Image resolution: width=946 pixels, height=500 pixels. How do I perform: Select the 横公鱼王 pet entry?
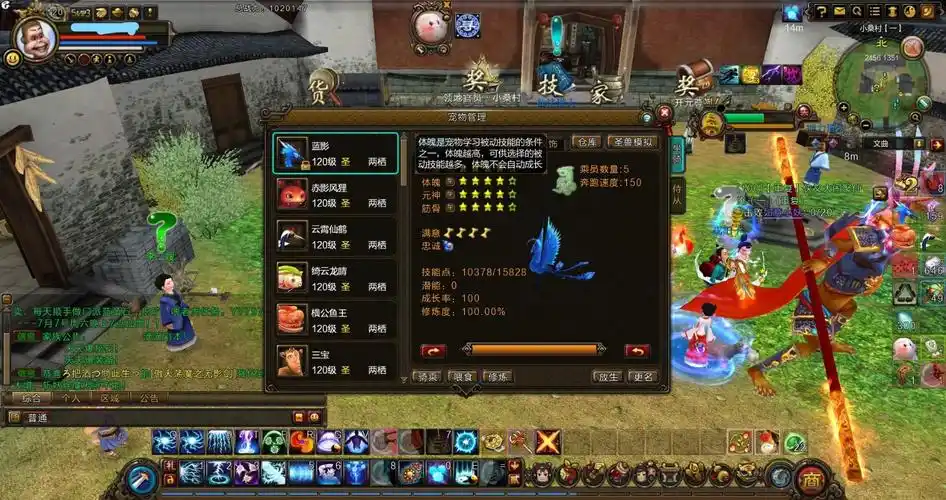pos(336,319)
